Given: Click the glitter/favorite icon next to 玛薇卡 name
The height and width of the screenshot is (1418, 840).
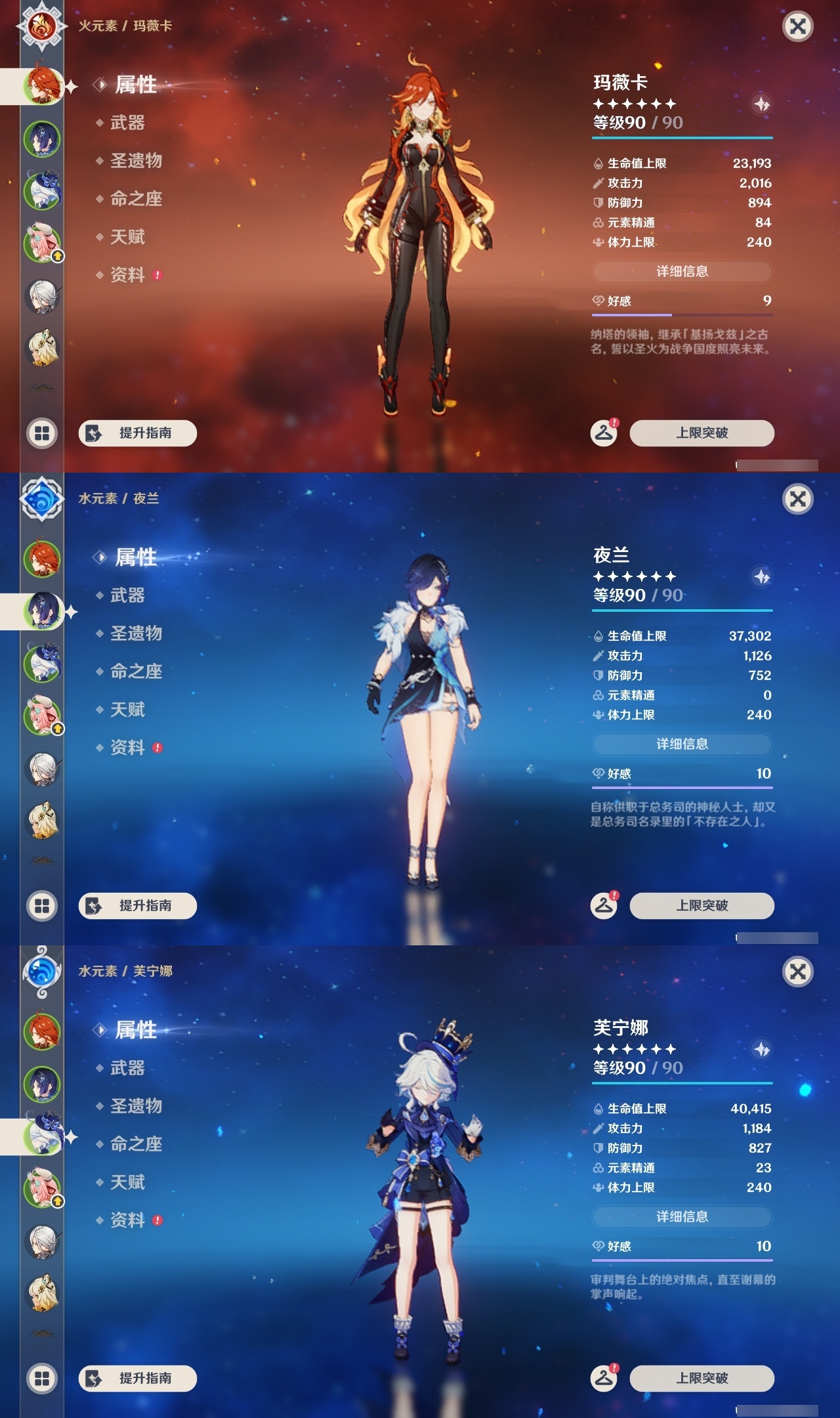Looking at the screenshot, I should 760,103.
